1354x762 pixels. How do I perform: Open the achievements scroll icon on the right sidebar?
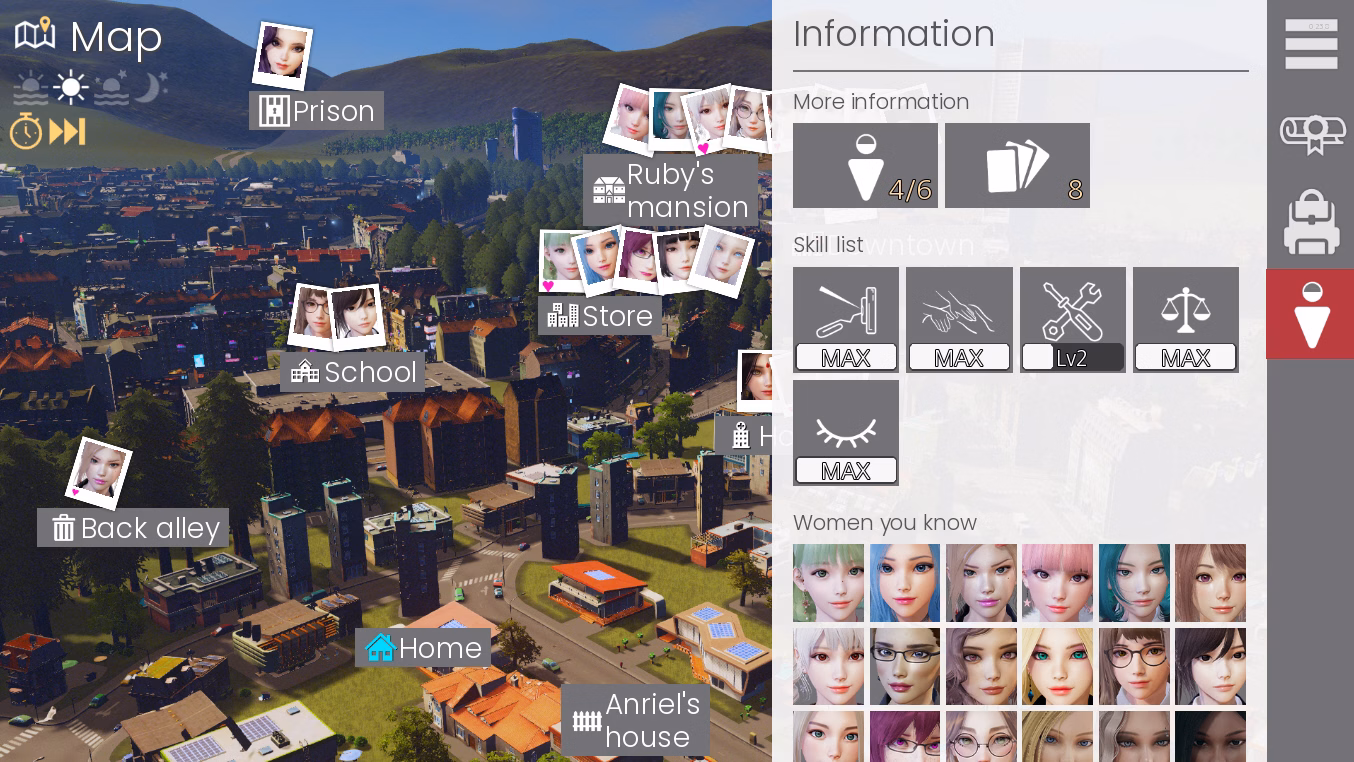coord(1311,133)
